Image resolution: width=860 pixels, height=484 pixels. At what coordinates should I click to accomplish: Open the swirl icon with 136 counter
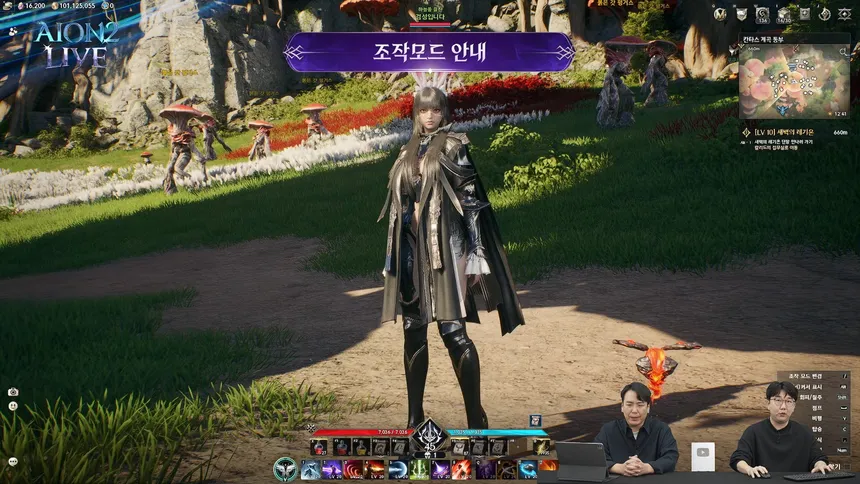tap(762, 14)
